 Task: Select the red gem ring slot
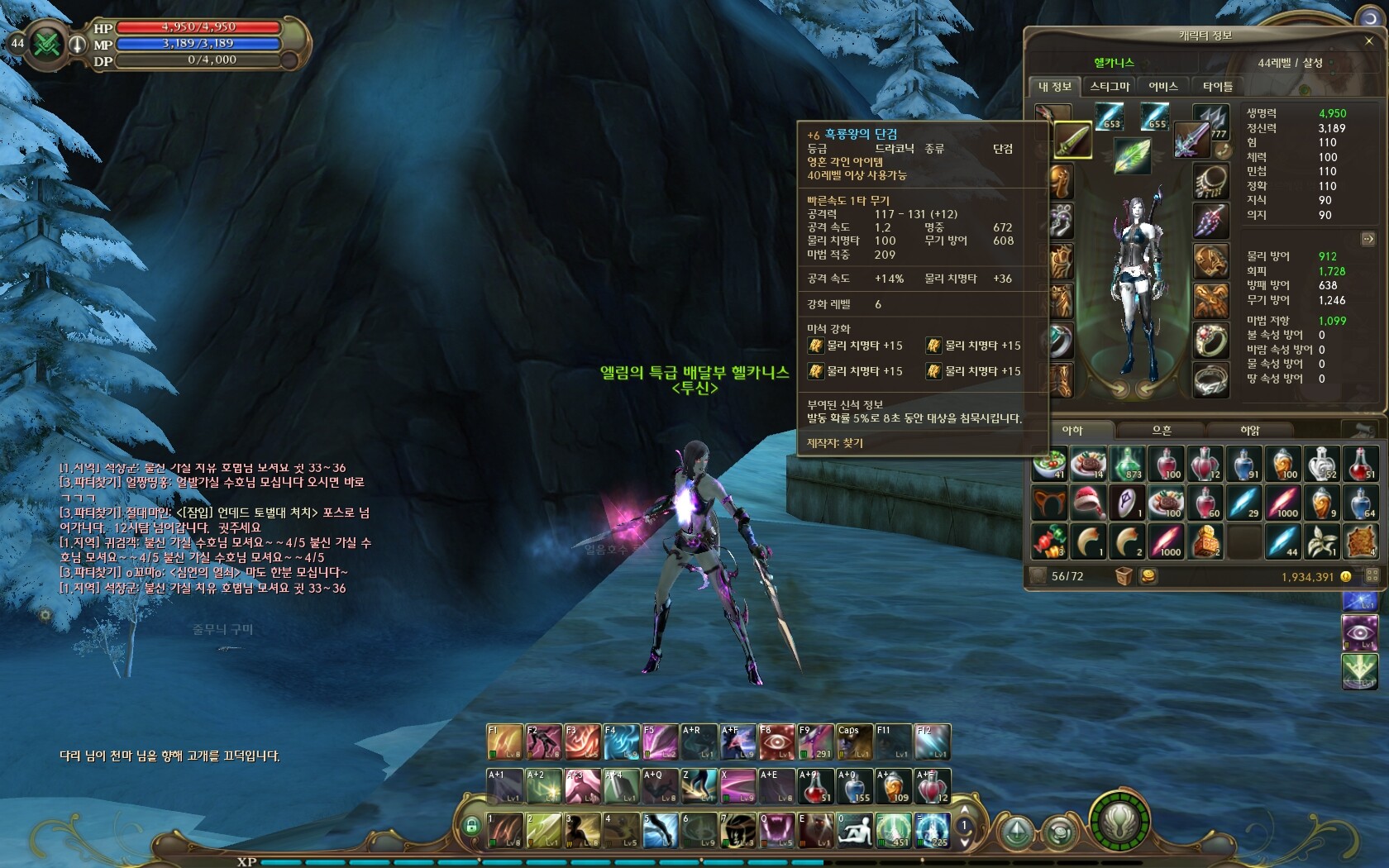pos(1210,340)
